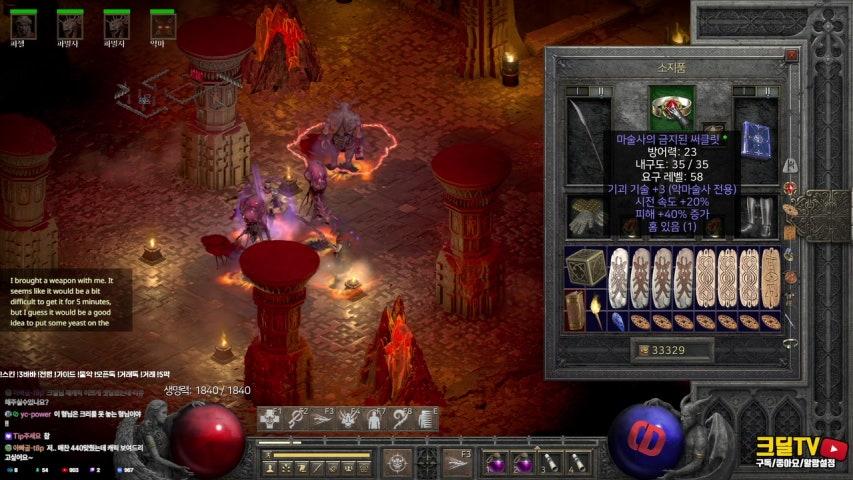Viewport: 853px width, 480px height.
Task: Click the blue gem in the inventory
Action: click(617, 322)
